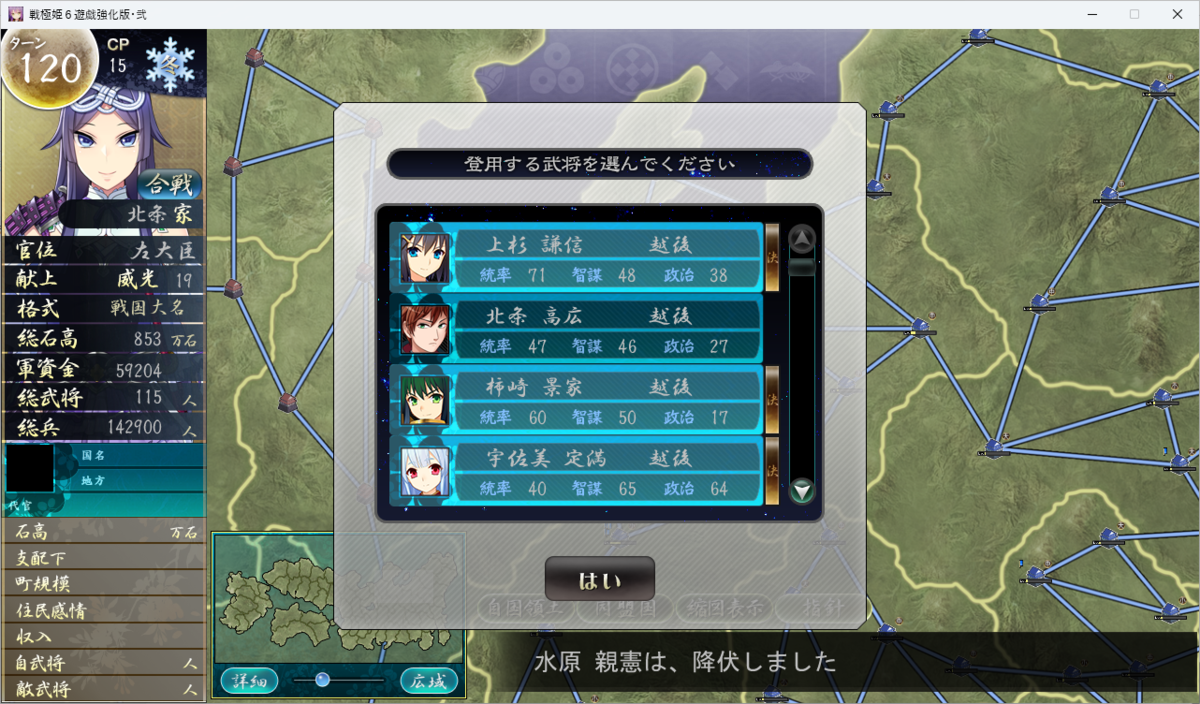
Task: Pick 柿崎 景家 in the recruit list
Action: [576, 400]
